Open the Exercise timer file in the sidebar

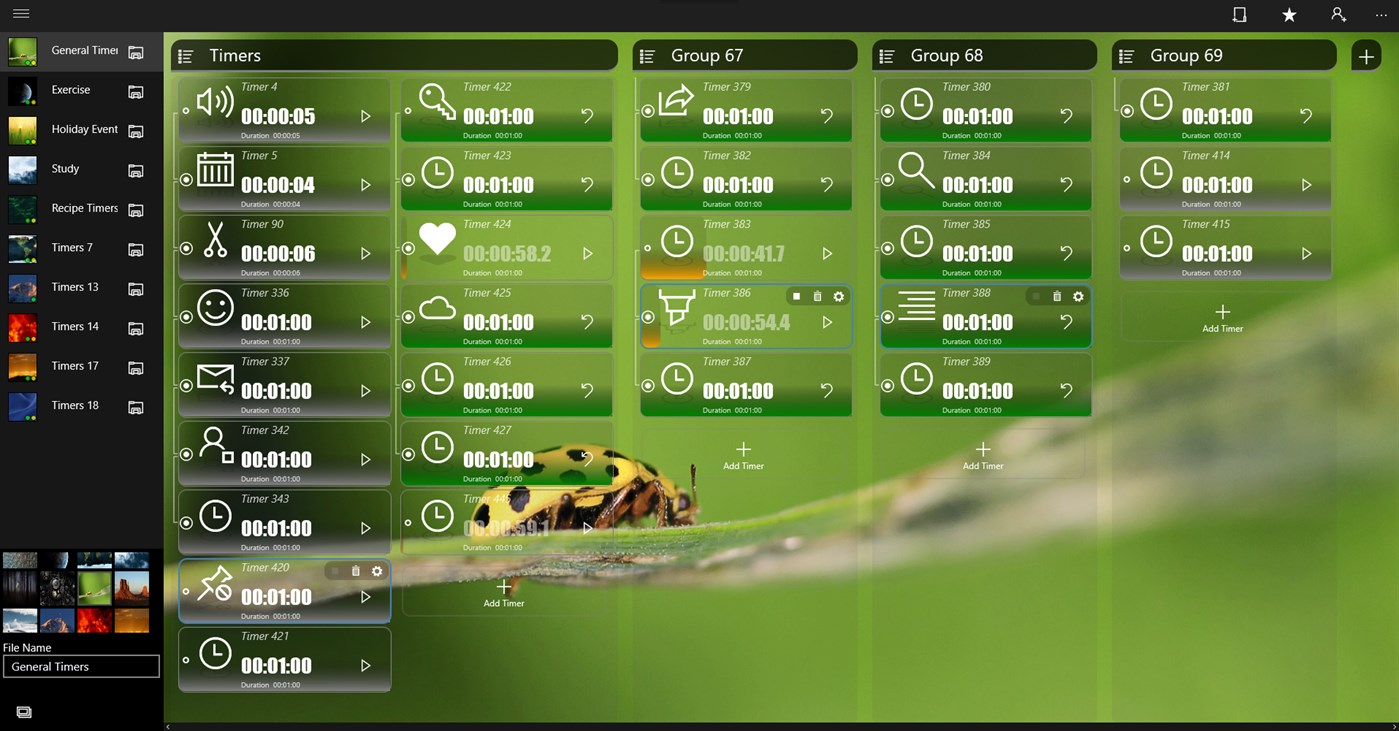(x=70, y=89)
